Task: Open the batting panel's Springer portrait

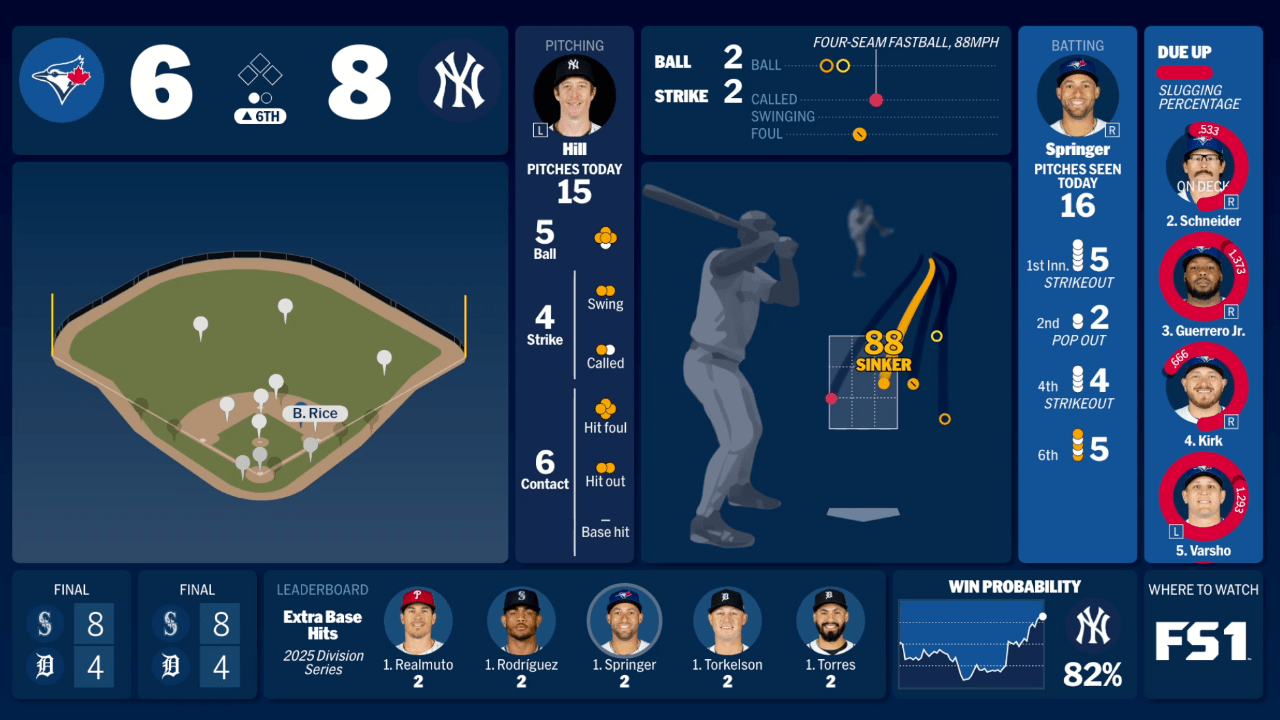Action: (1077, 96)
